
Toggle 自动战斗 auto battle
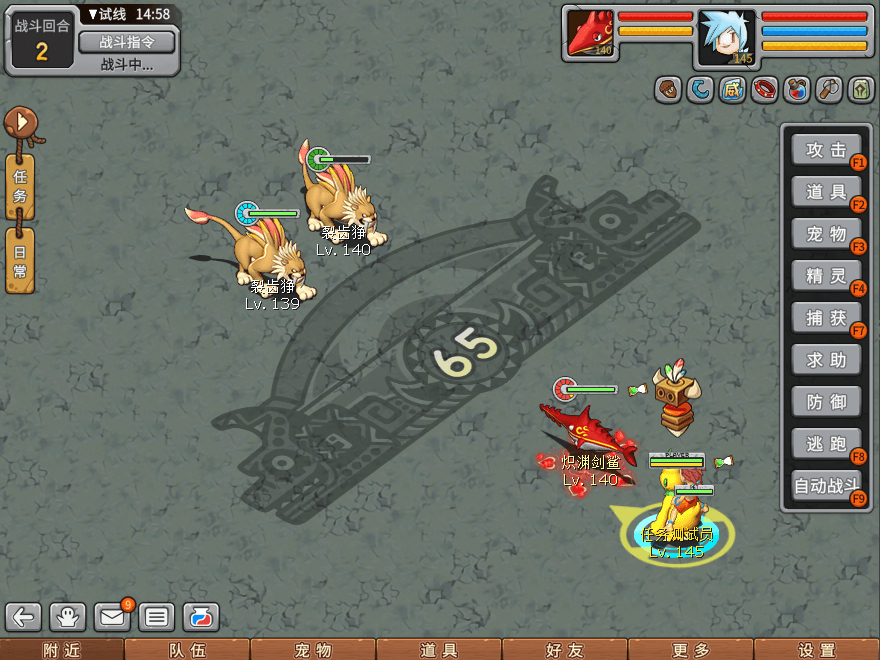point(826,487)
